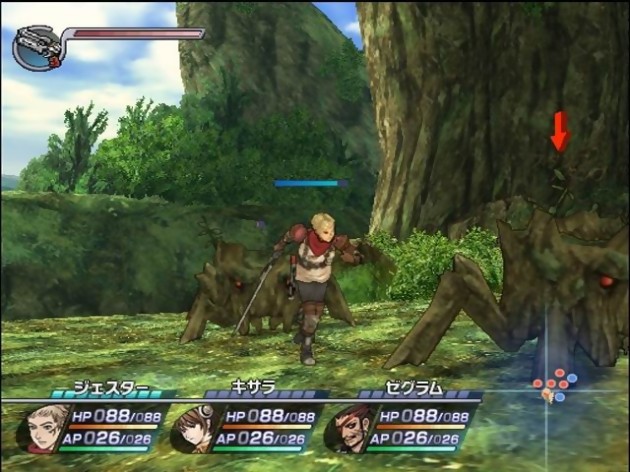
Task: Click the equipped weapon icon
Action: coord(36,47)
